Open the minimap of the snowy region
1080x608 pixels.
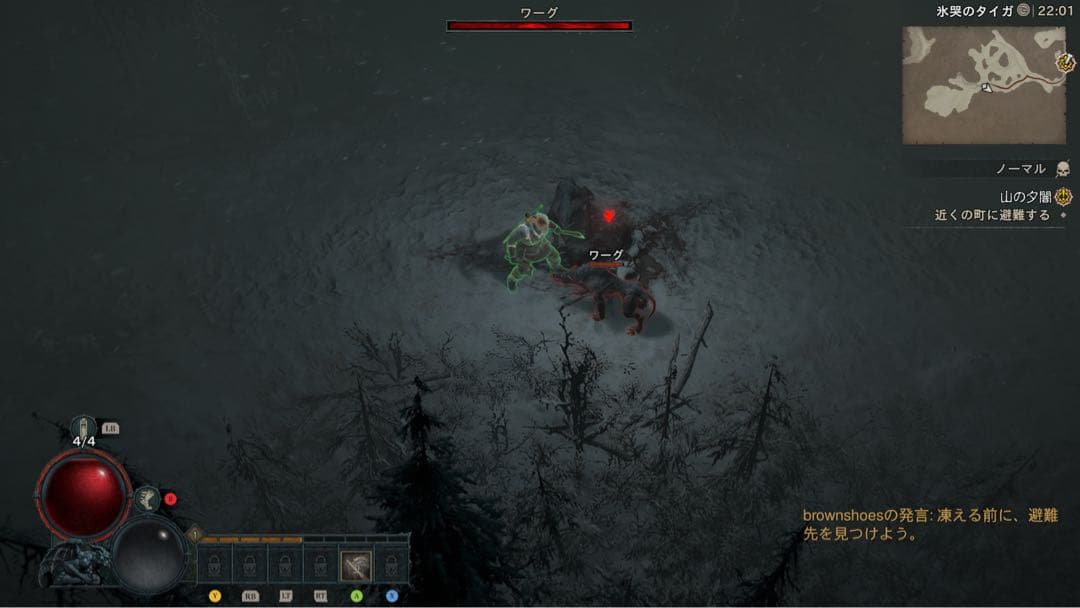pyautogui.click(x=983, y=85)
